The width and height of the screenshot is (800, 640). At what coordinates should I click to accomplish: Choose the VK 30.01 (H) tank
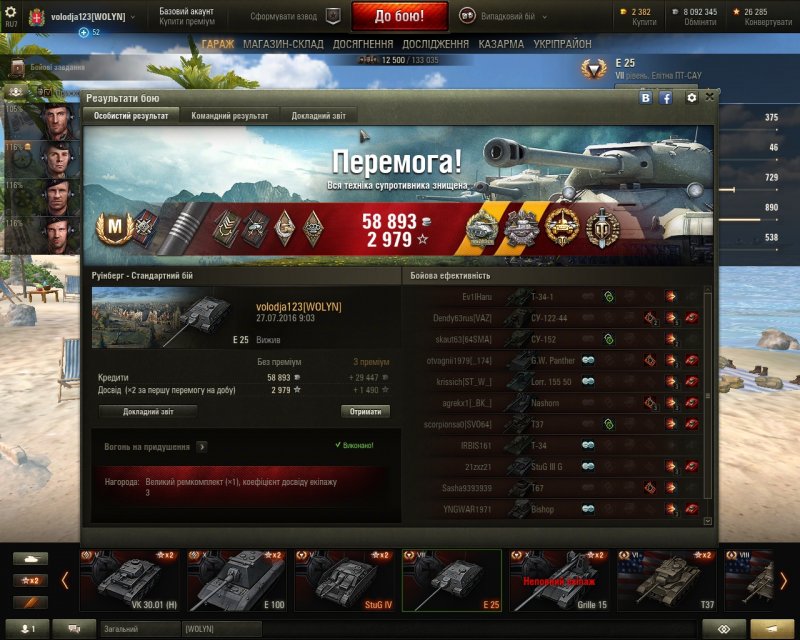[129, 580]
